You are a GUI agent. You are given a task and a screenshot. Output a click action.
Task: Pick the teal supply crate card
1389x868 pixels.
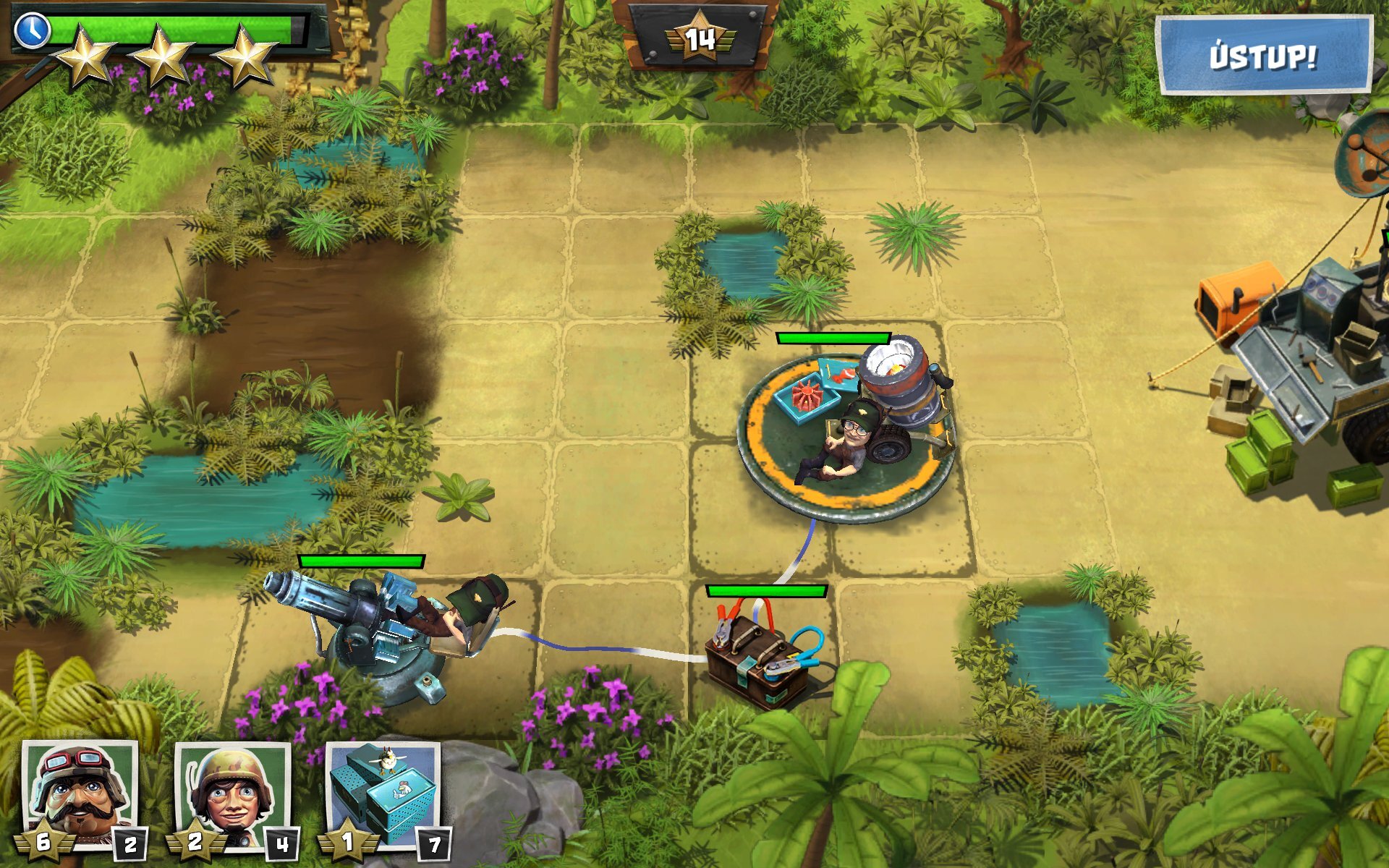(x=384, y=797)
